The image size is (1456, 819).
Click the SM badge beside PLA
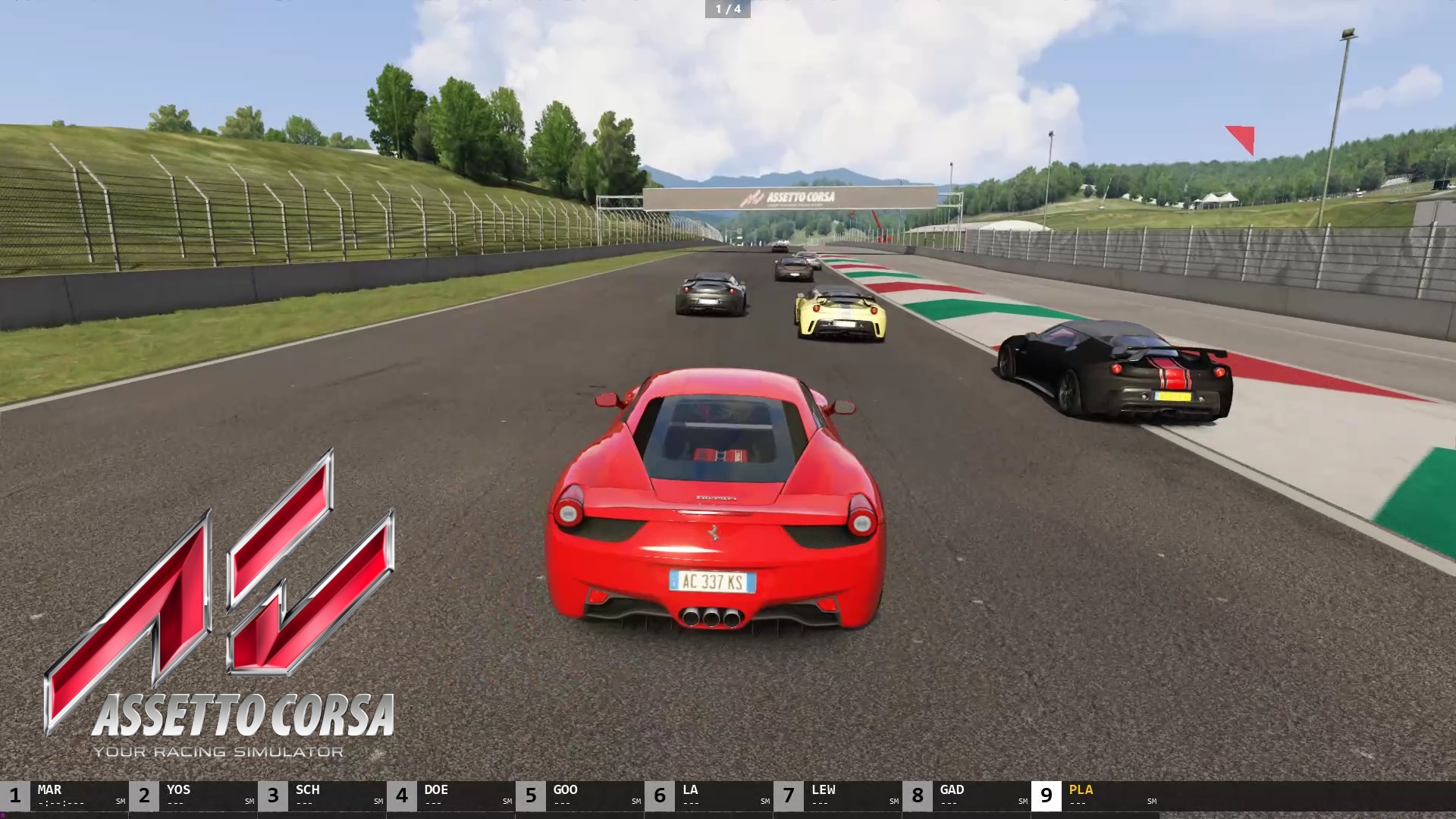pyautogui.click(x=1151, y=801)
